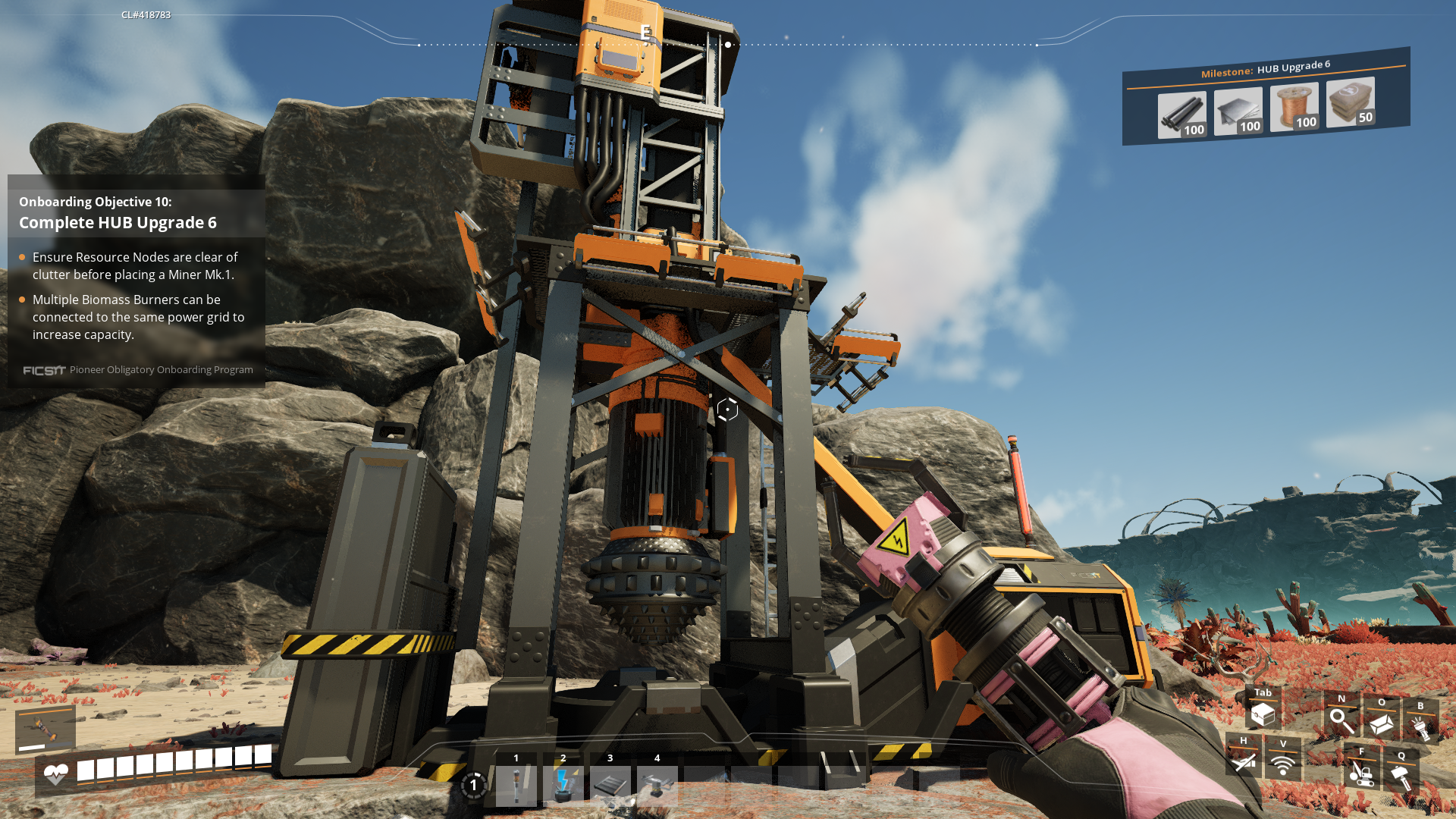1456x819 pixels.
Task: Pick the miner hotbar slot
Action: click(x=657, y=785)
